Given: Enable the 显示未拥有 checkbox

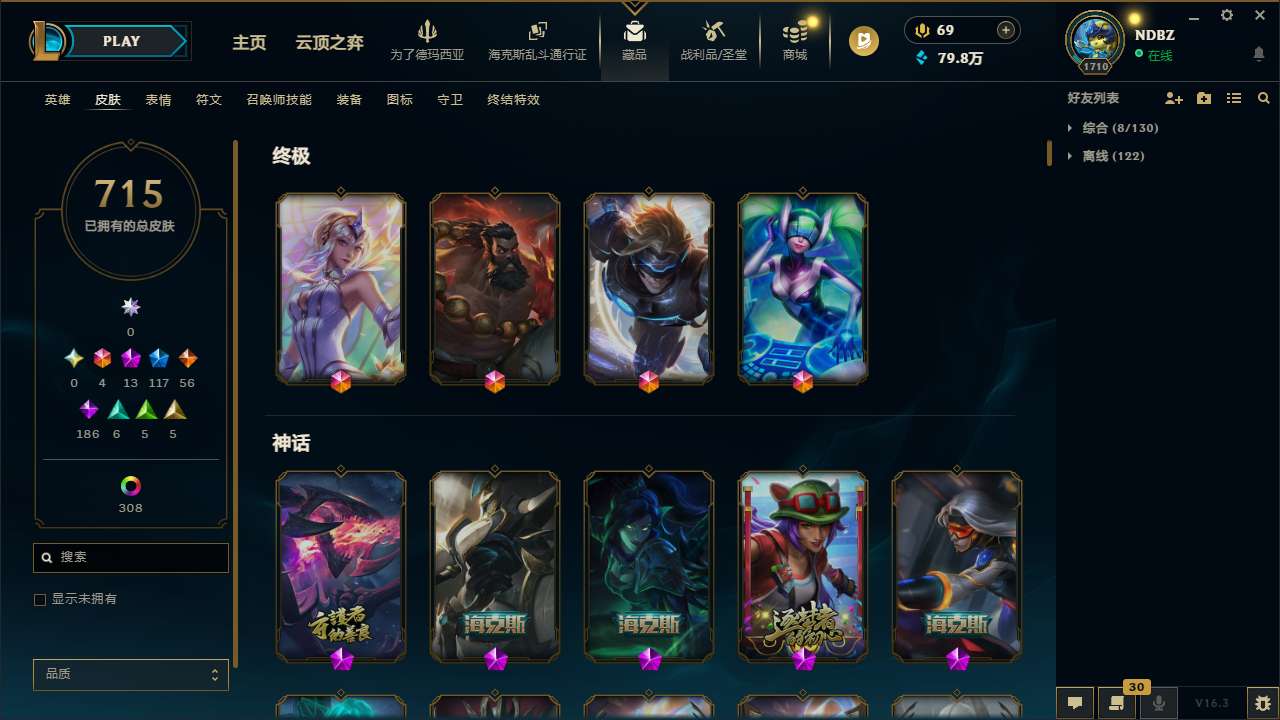Looking at the screenshot, I should point(40,599).
